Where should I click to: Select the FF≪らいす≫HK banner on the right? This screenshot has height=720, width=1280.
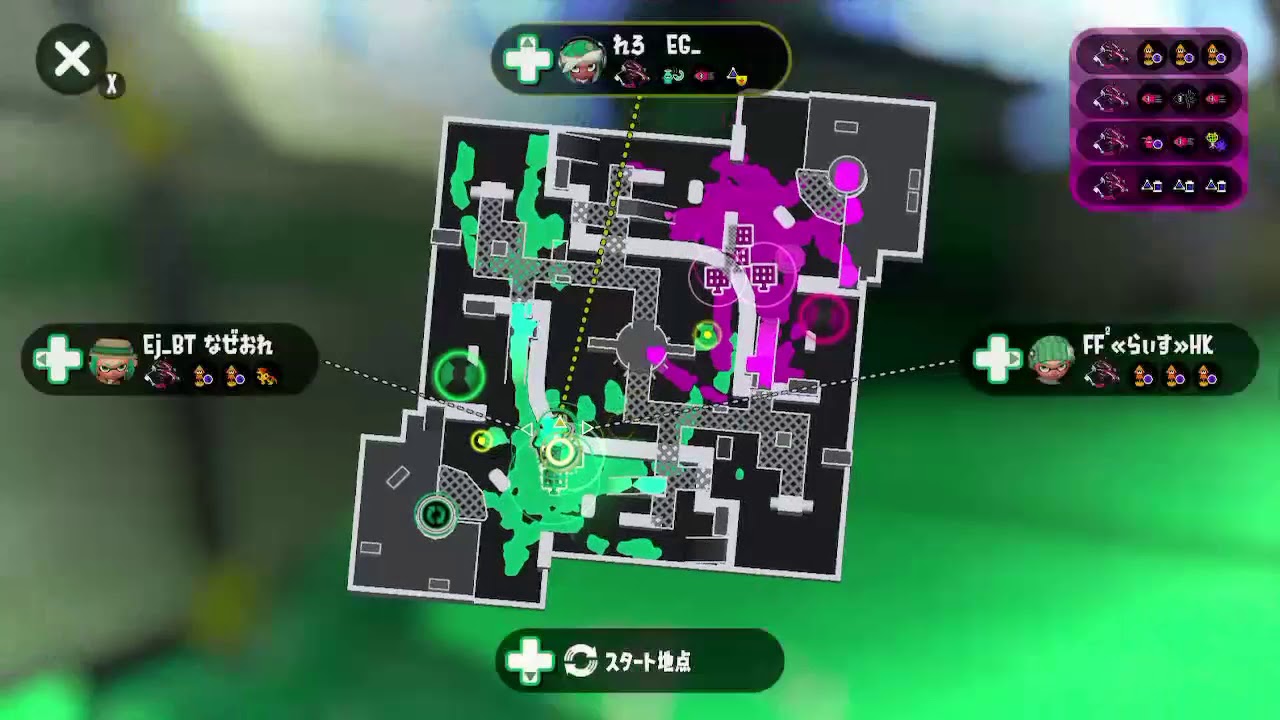pyautogui.click(x=1110, y=360)
